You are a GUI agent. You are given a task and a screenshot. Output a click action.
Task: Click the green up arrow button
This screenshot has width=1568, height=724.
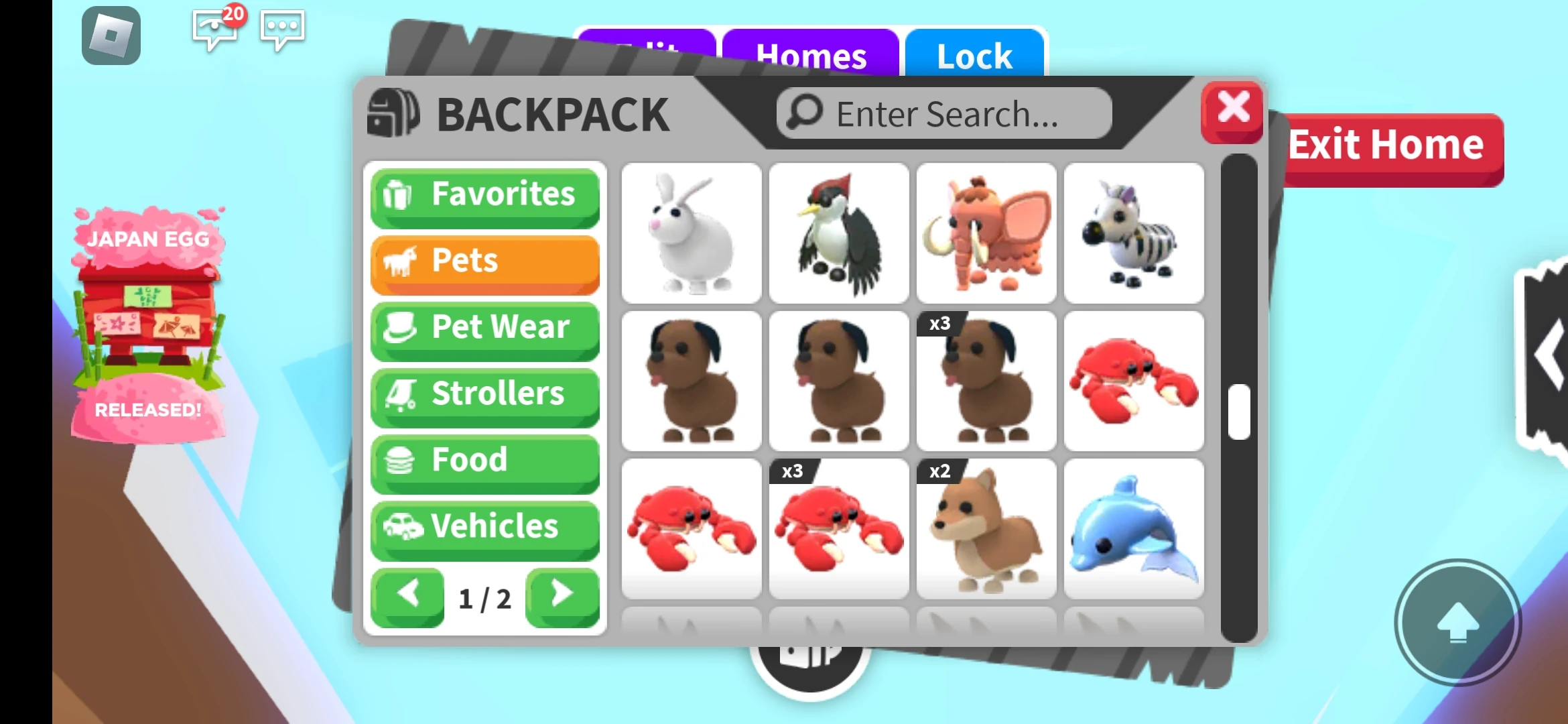point(1459,623)
